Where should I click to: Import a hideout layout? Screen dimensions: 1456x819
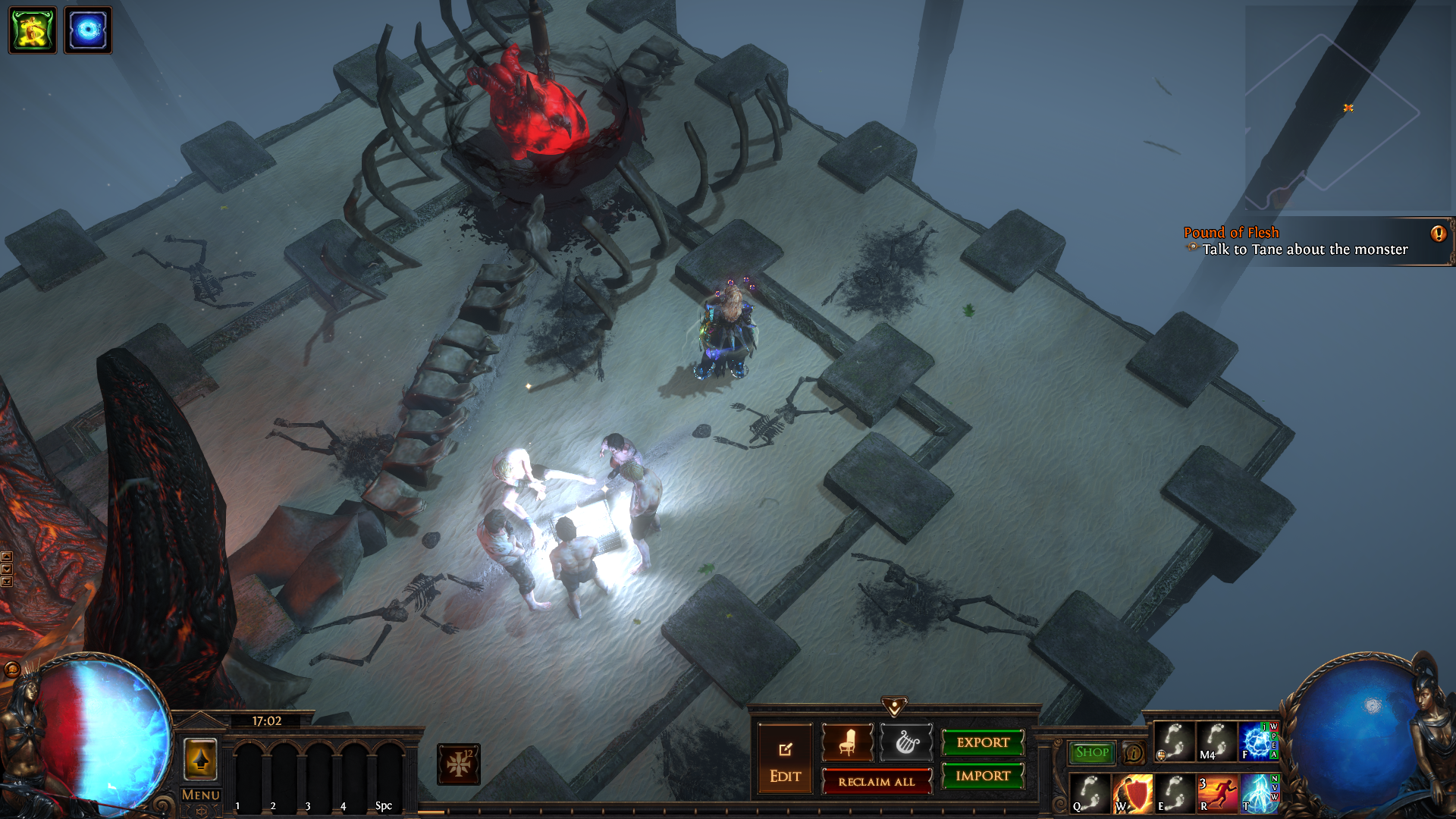pos(983,776)
